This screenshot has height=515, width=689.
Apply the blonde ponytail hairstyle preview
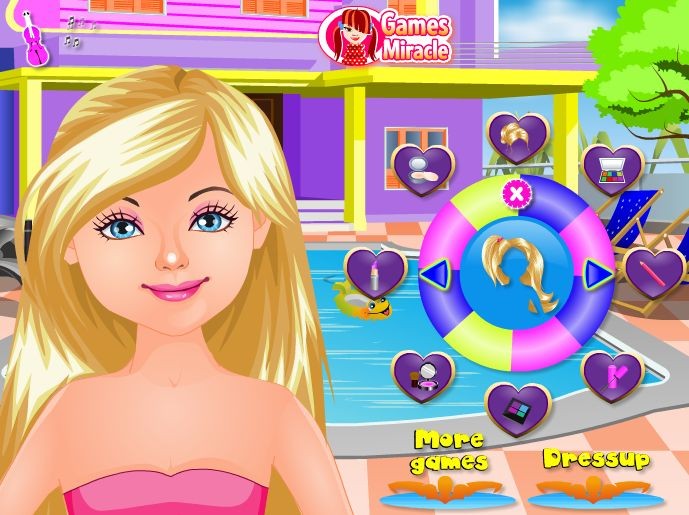point(516,273)
